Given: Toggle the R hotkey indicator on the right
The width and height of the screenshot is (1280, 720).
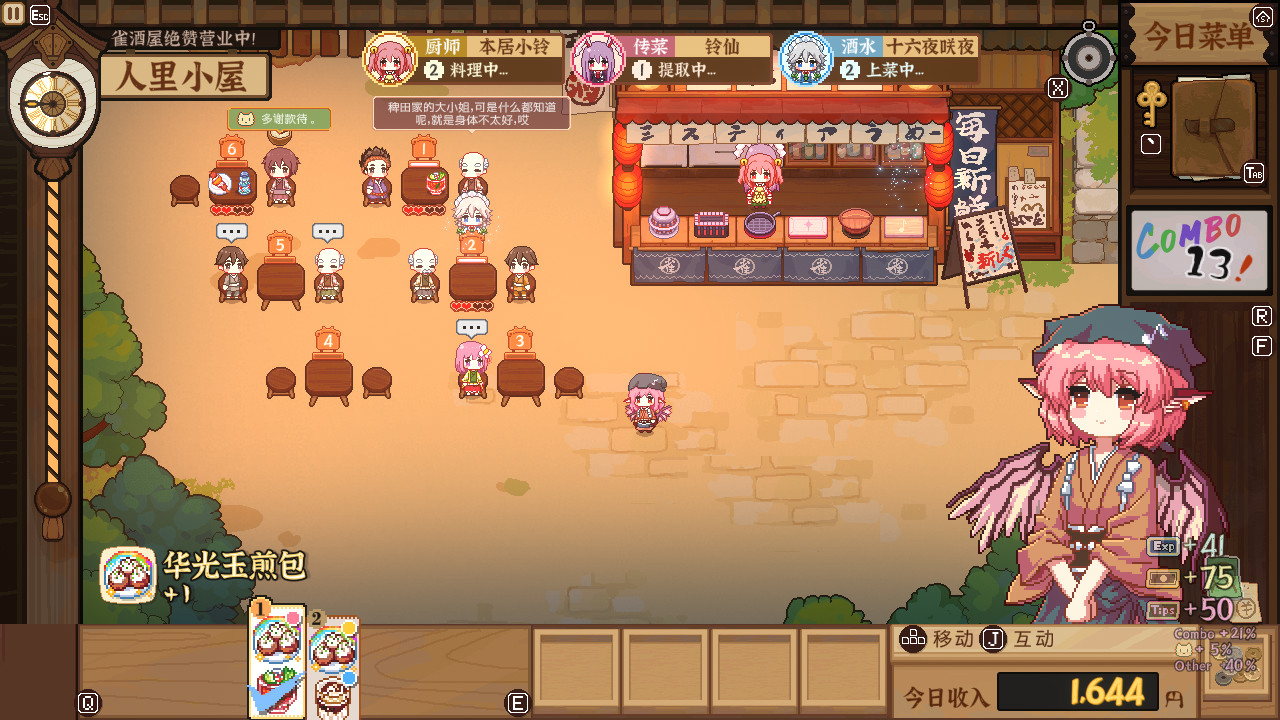Looking at the screenshot, I should 1260,315.
